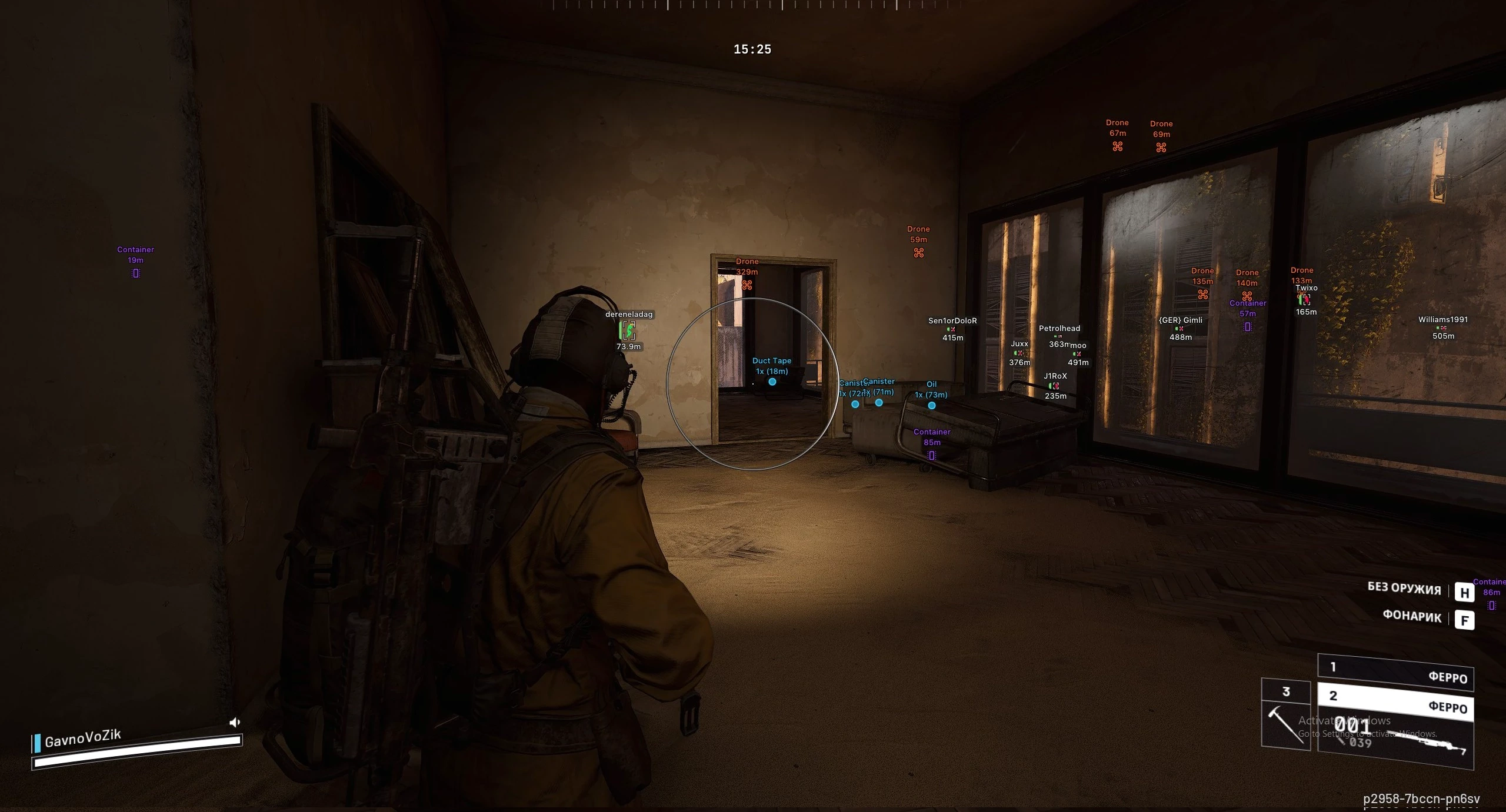Switch to the slot 3 melee tool

pyautogui.click(x=1286, y=714)
